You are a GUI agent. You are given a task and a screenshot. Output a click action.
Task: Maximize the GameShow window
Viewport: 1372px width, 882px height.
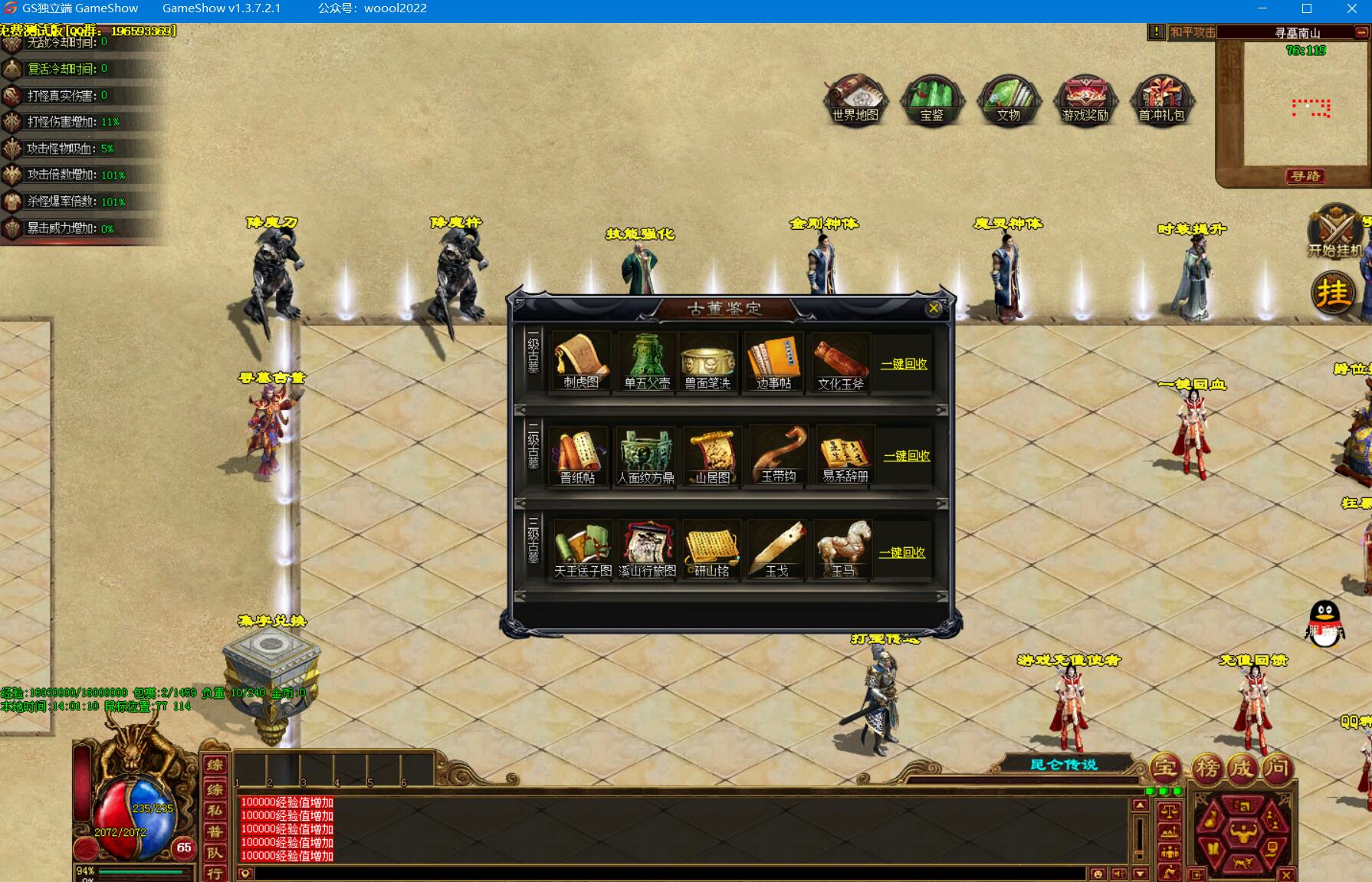coord(1307,9)
